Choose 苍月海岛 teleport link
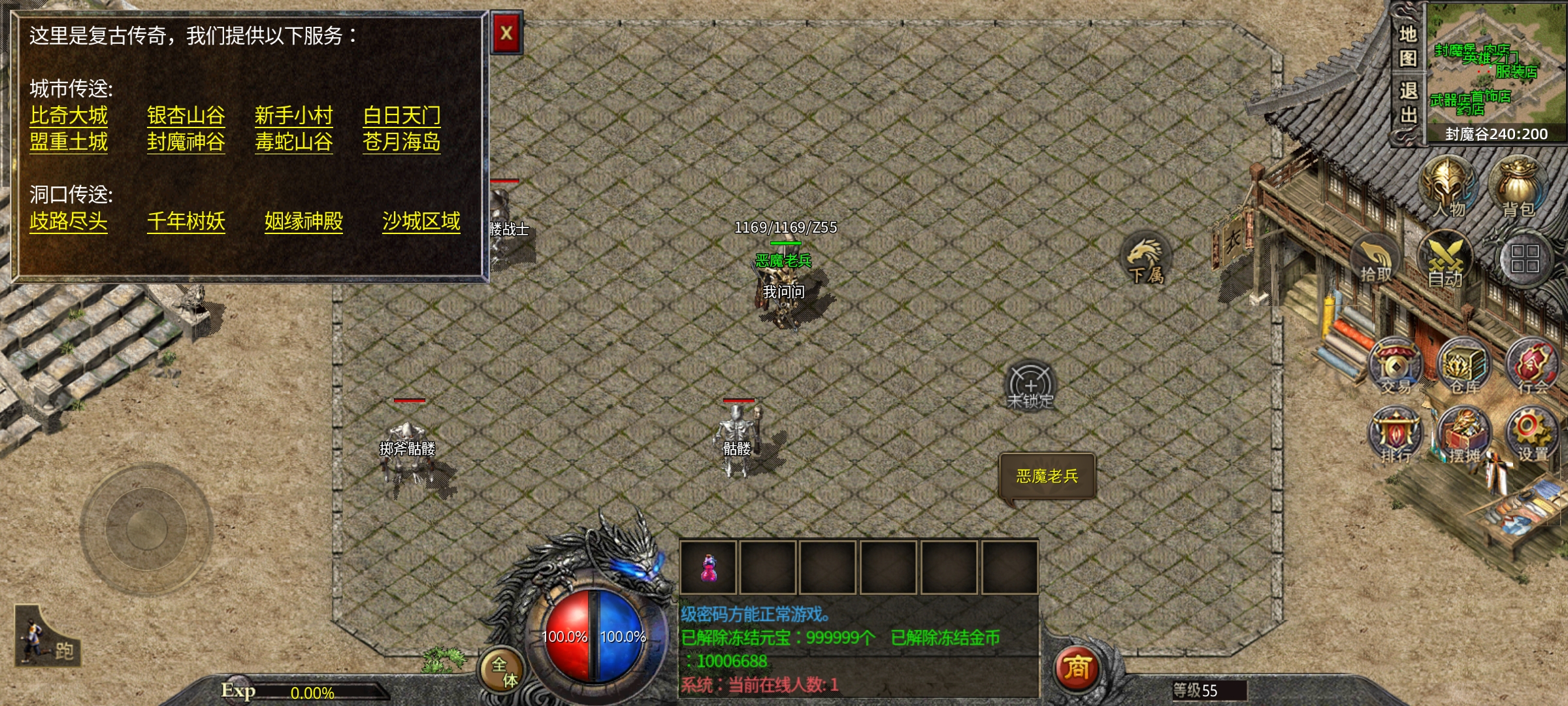This screenshot has height=706, width=1568. 401,142
